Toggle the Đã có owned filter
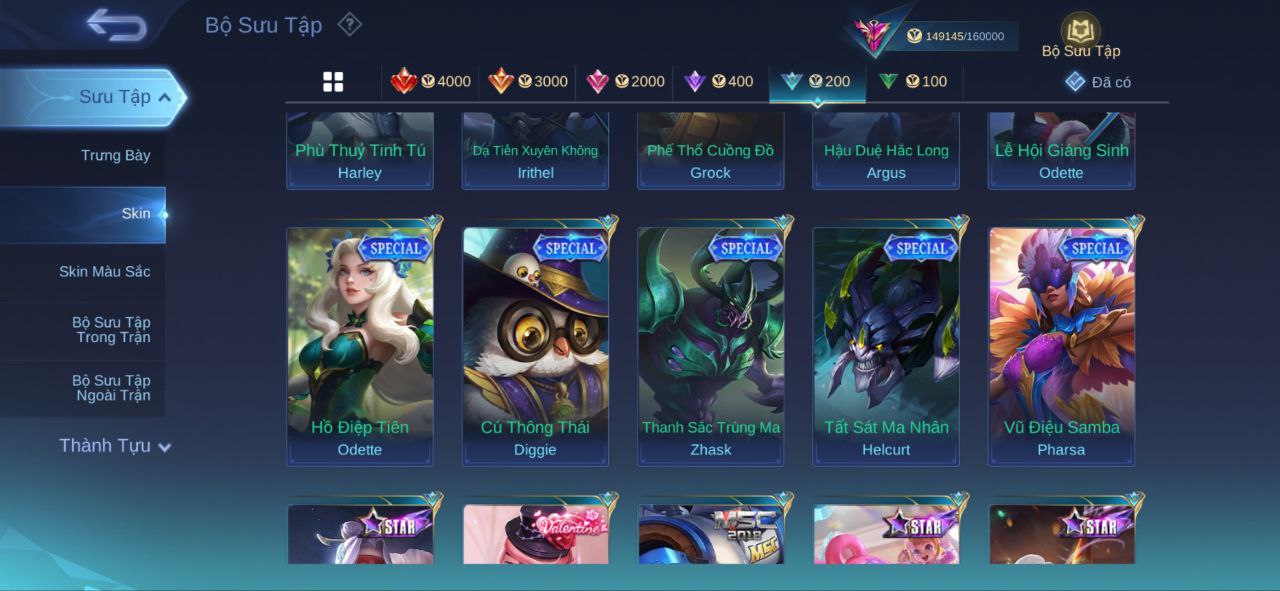 click(1098, 82)
